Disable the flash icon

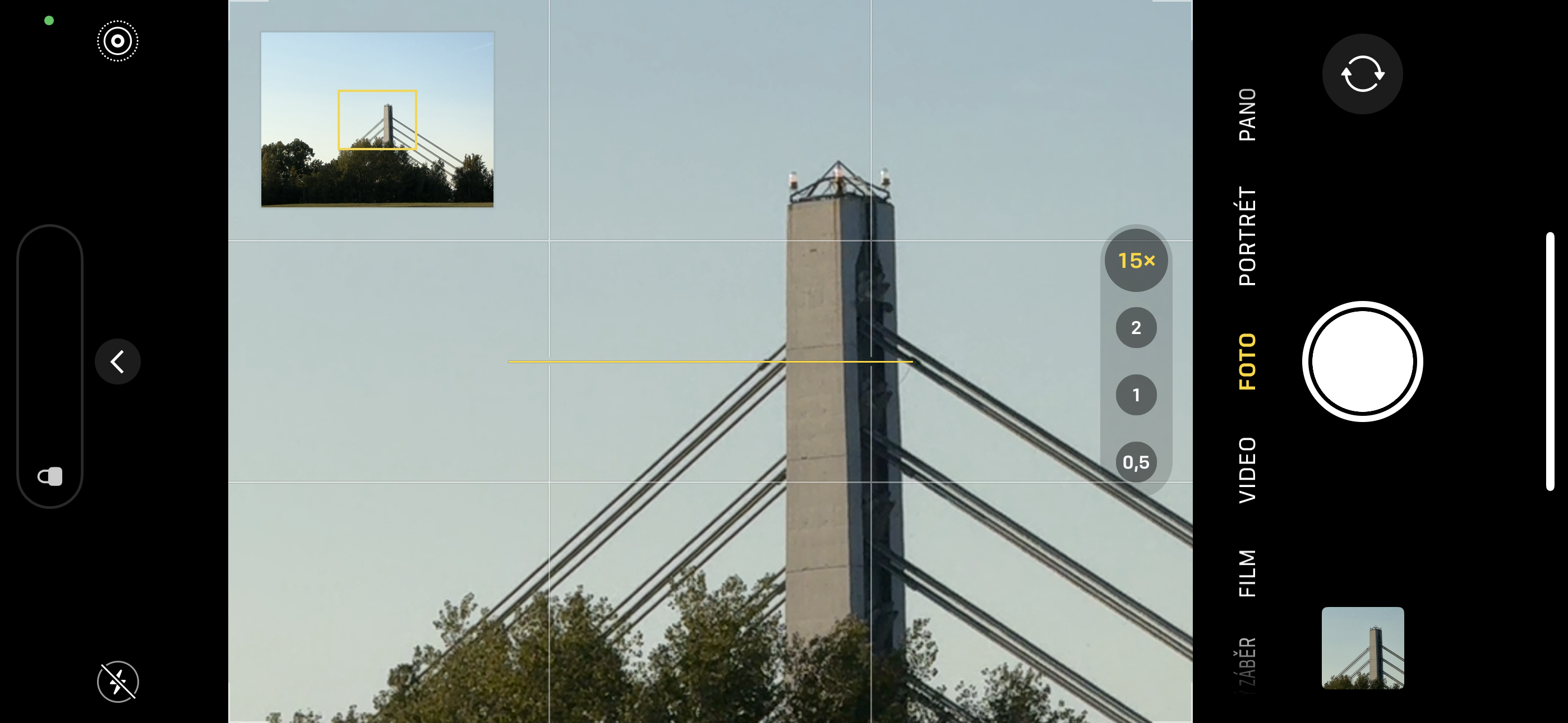click(x=117, y=682)
